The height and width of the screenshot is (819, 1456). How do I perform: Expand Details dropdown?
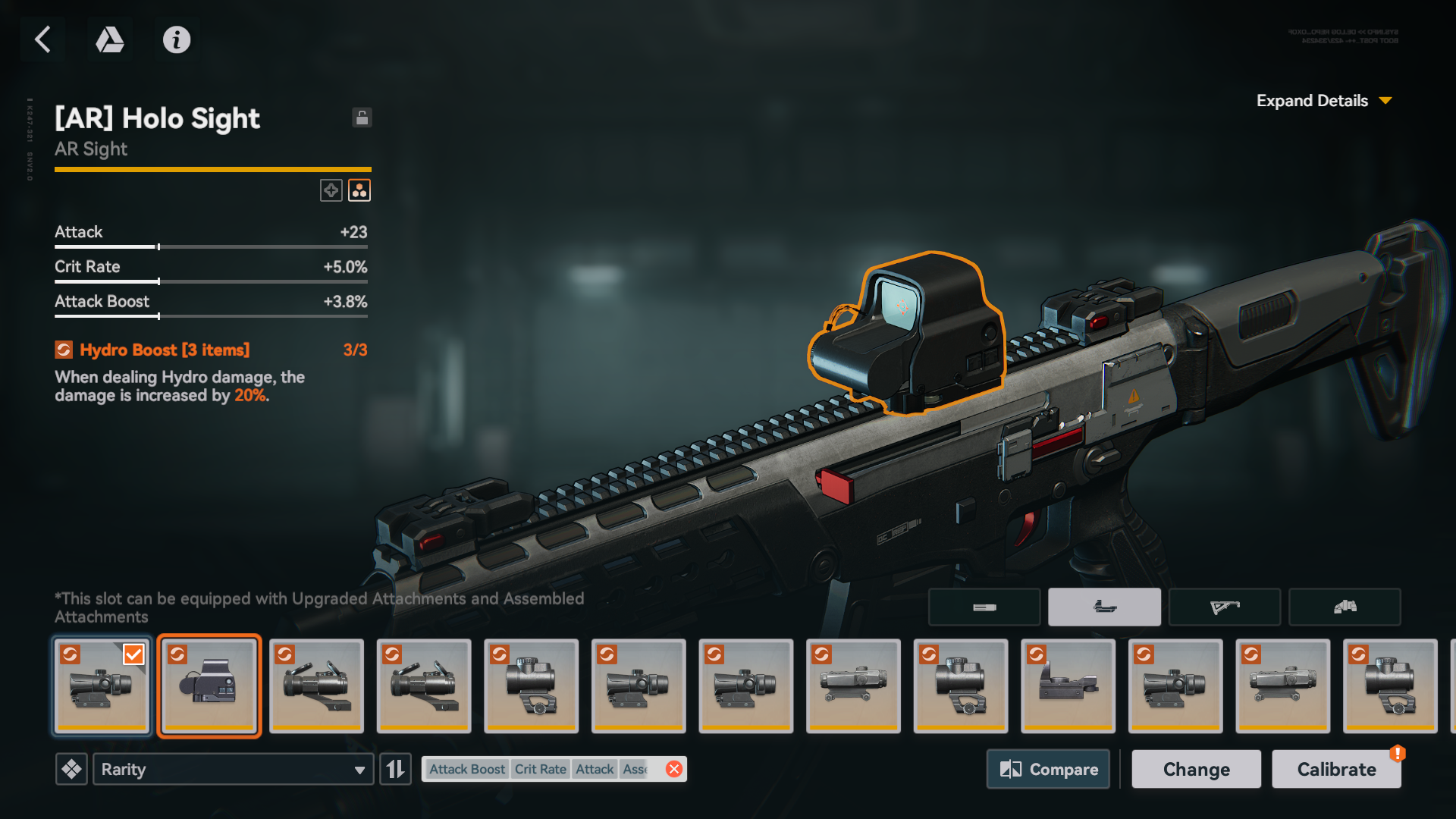pyautogui.click(x=1323, y=101)
